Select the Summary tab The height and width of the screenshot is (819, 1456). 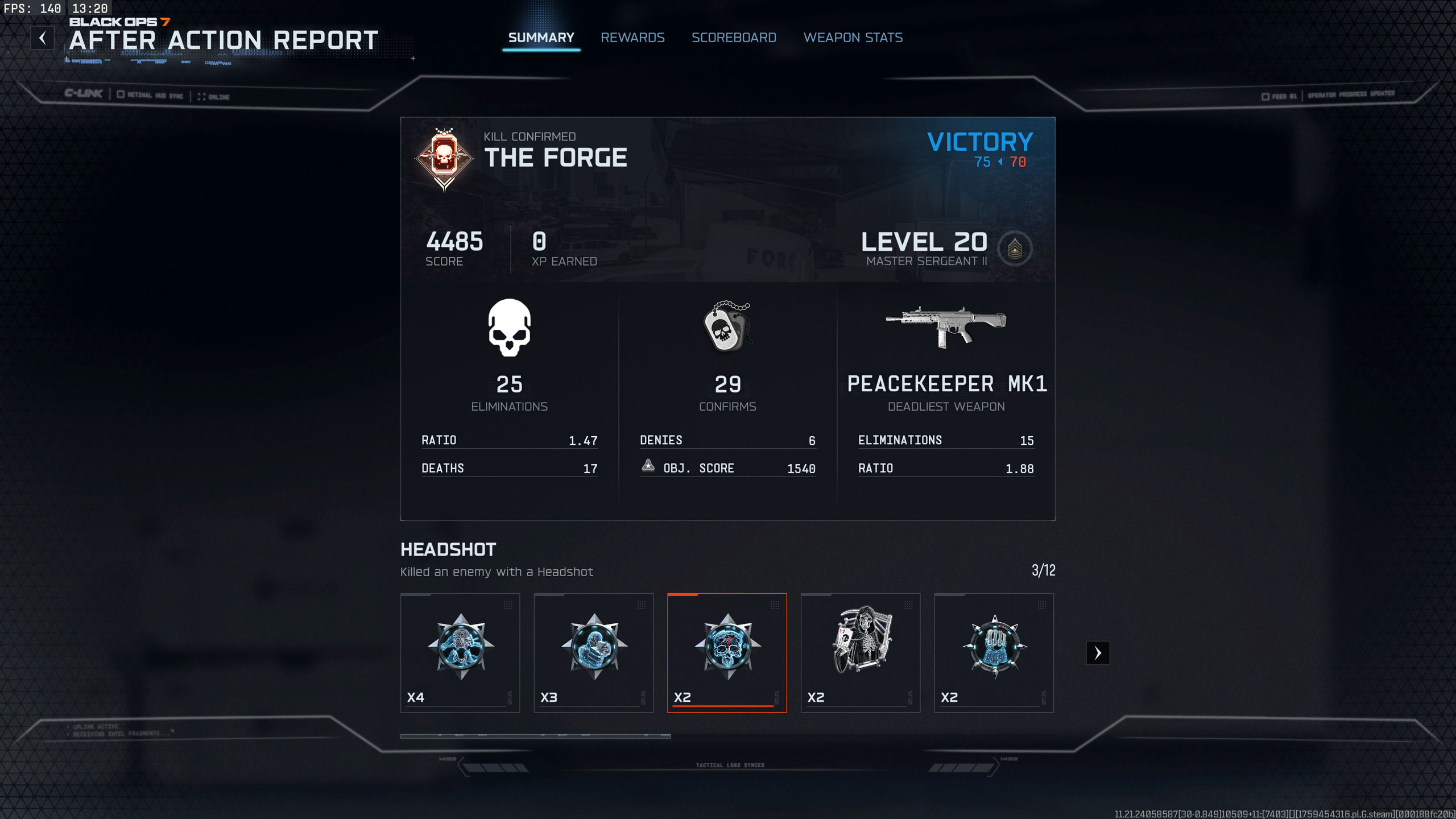pos(541,38)
